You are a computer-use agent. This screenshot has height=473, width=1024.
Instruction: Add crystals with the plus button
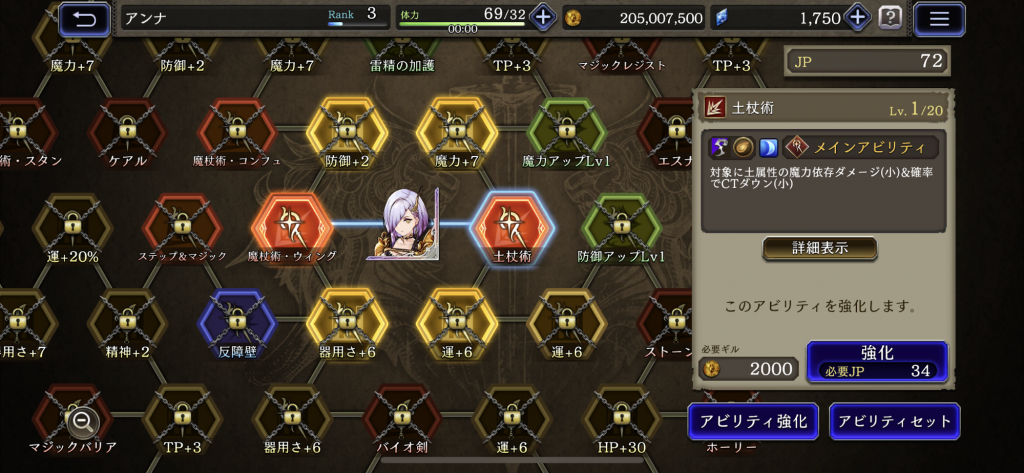point(857,17)
